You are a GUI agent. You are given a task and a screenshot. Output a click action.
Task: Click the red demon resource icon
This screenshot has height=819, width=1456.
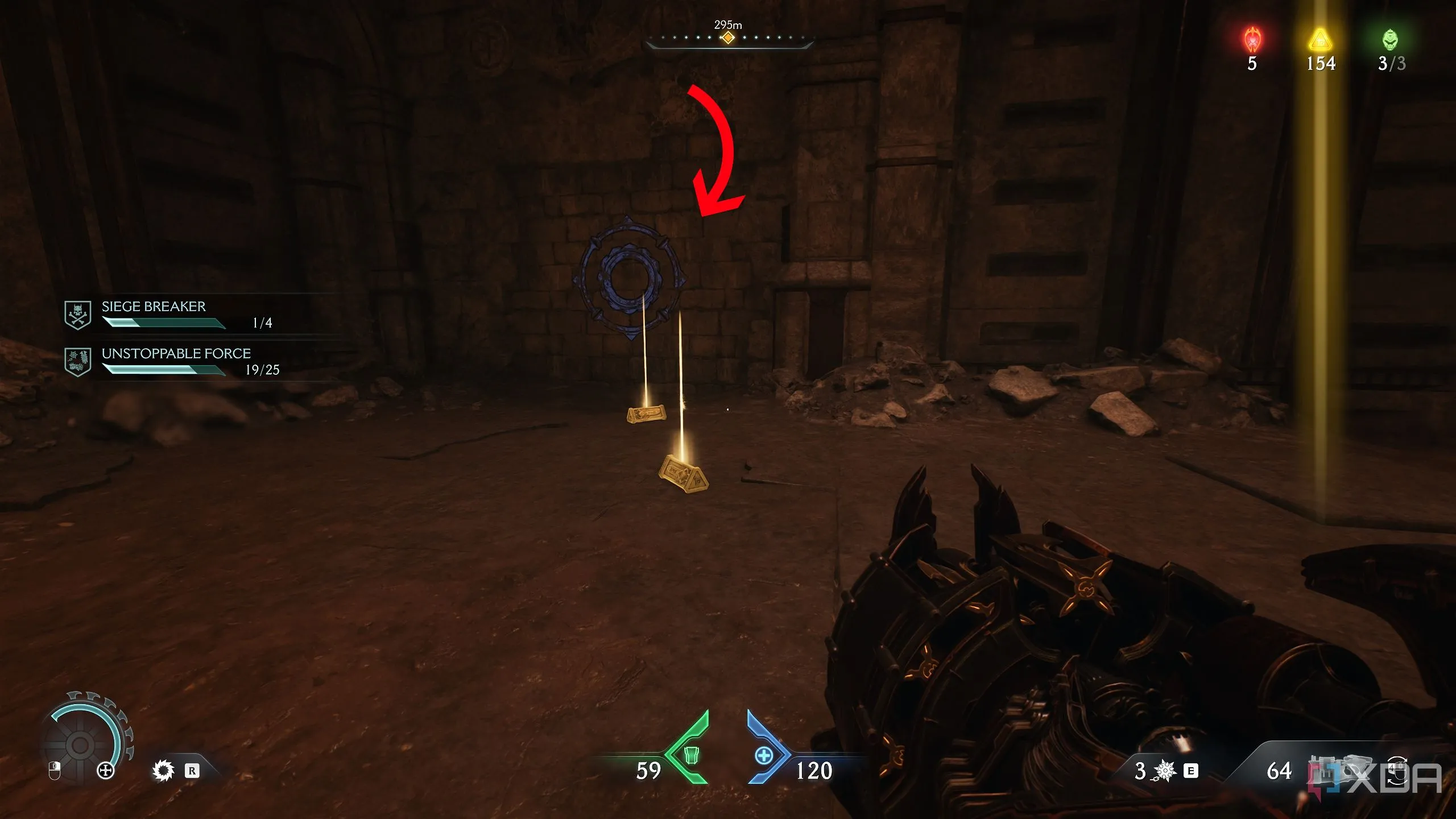(x=1252, y=40)
